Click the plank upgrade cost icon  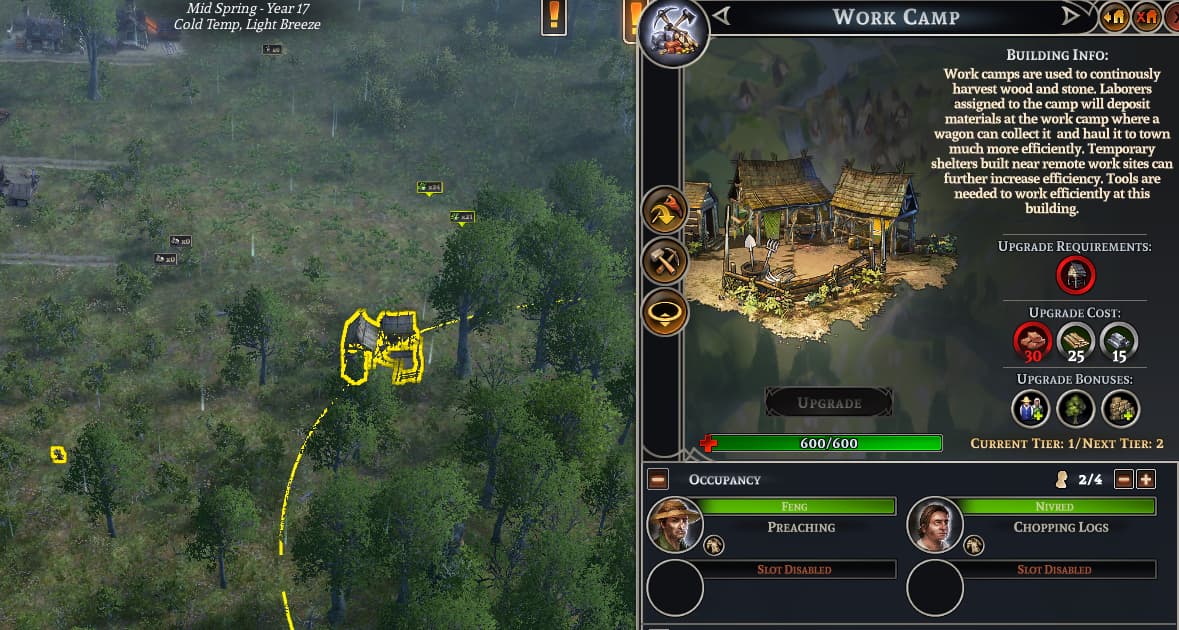pyautogui.click(x=1076, y=341)
